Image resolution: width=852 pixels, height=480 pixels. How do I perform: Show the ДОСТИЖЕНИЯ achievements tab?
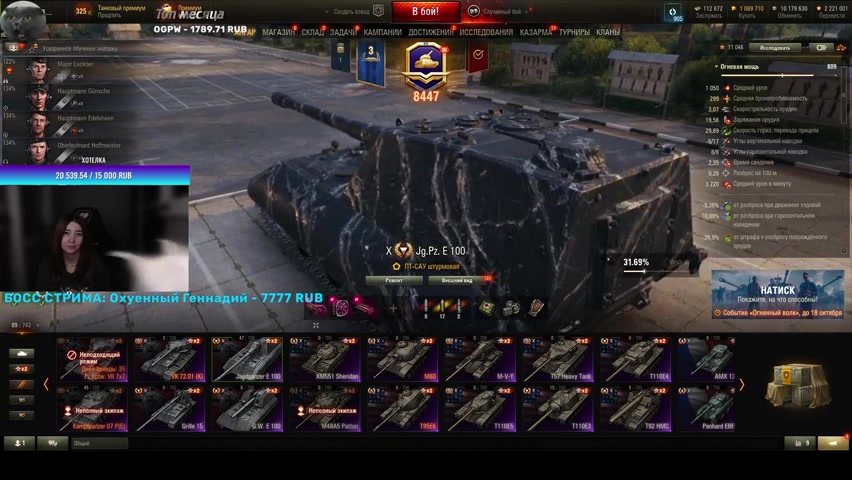point(430,32)
